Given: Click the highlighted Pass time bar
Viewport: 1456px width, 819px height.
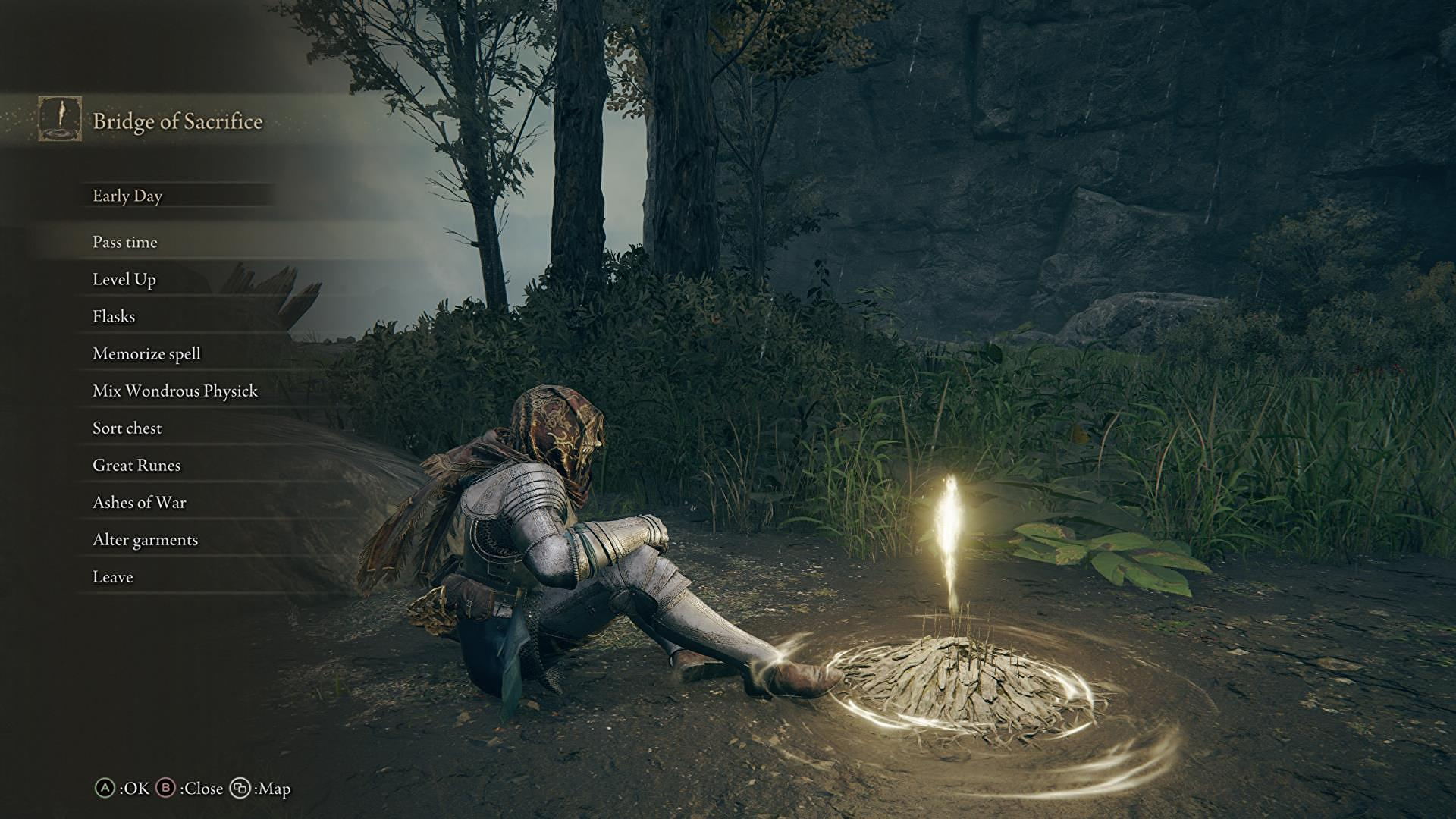Looking at the screenshot, I should (x=174, y=243).
